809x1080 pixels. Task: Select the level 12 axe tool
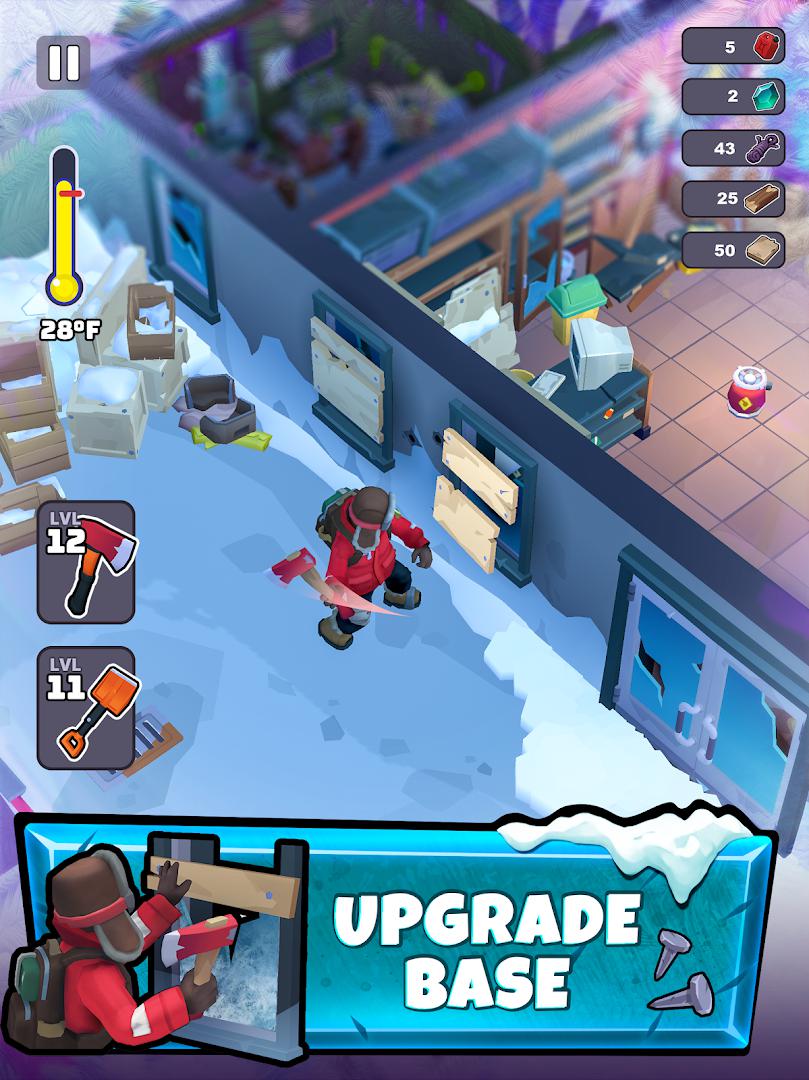pyautogui.click(x=86, y=562)
